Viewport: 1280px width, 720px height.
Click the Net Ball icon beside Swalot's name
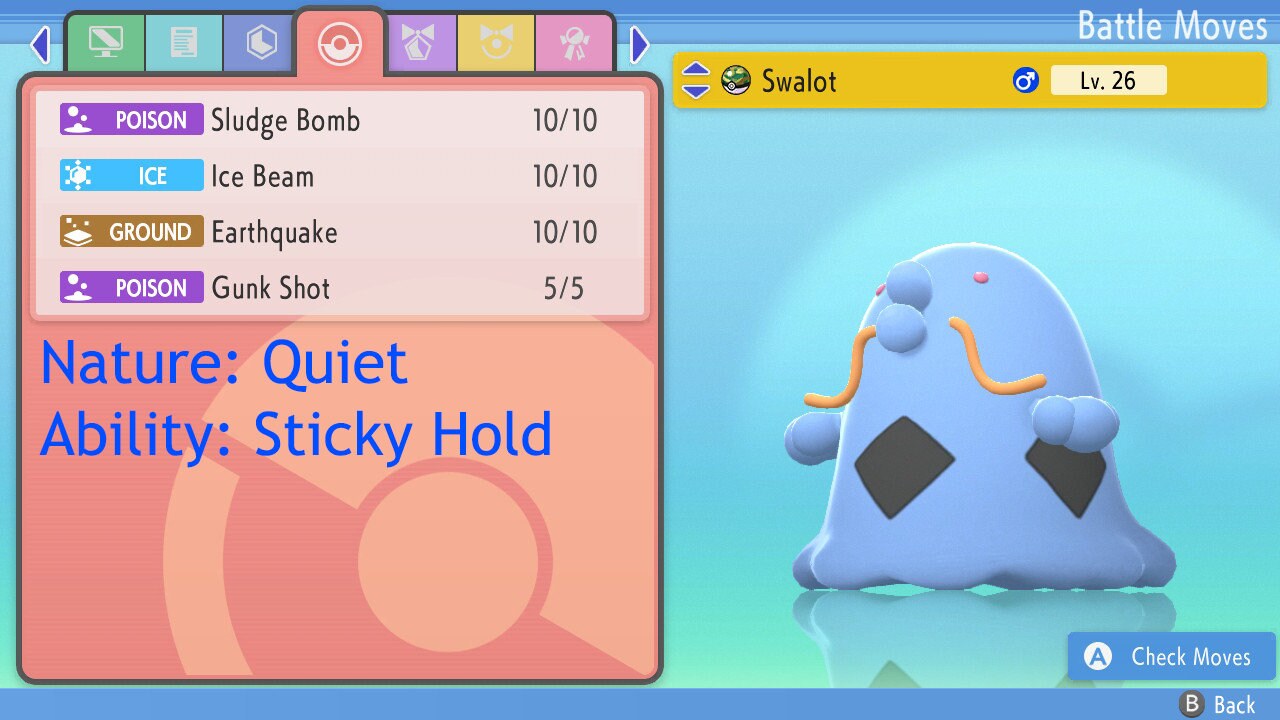point(737,81)
